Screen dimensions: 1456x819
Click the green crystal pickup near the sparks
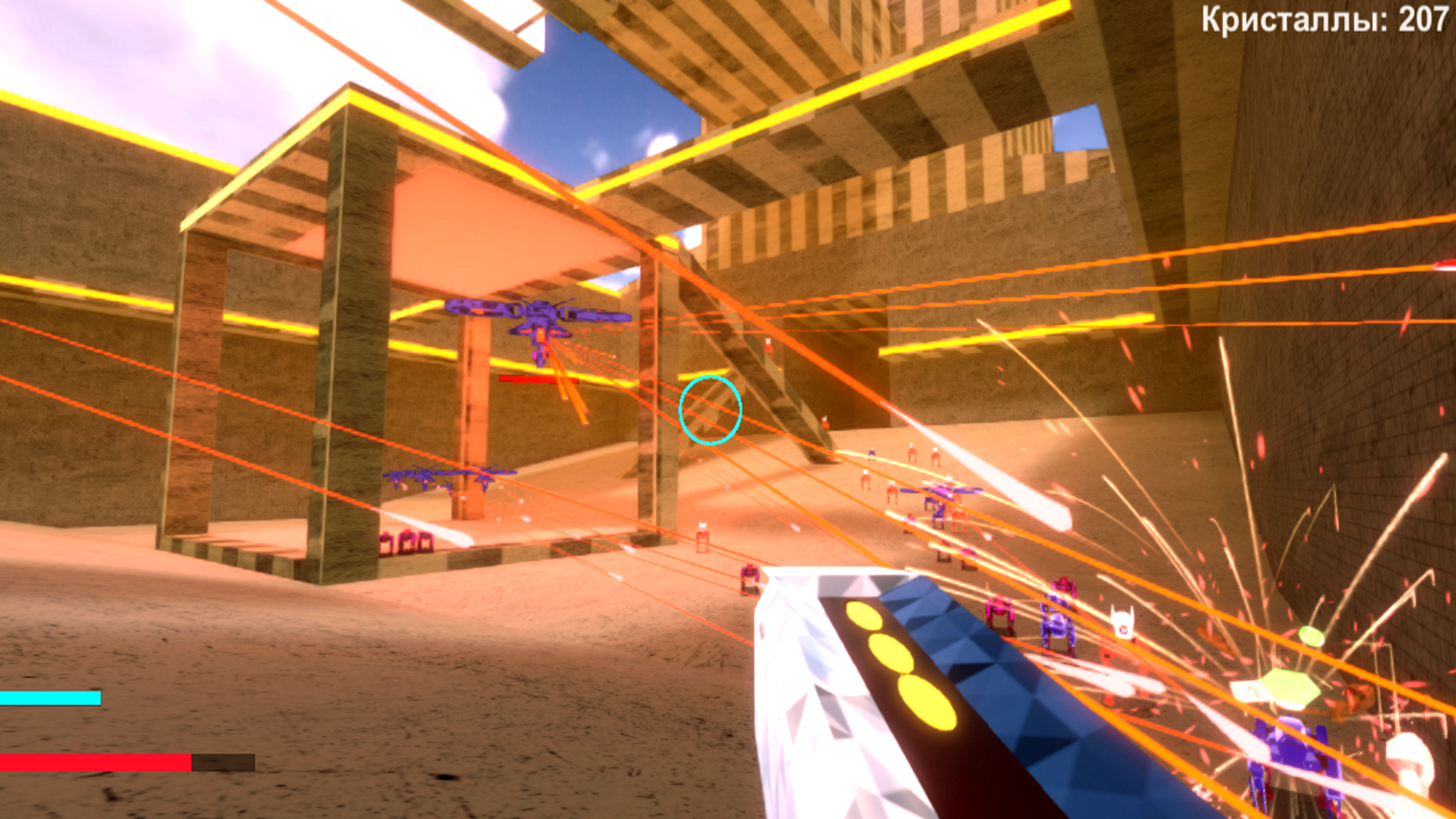(x=1292, y=687)
